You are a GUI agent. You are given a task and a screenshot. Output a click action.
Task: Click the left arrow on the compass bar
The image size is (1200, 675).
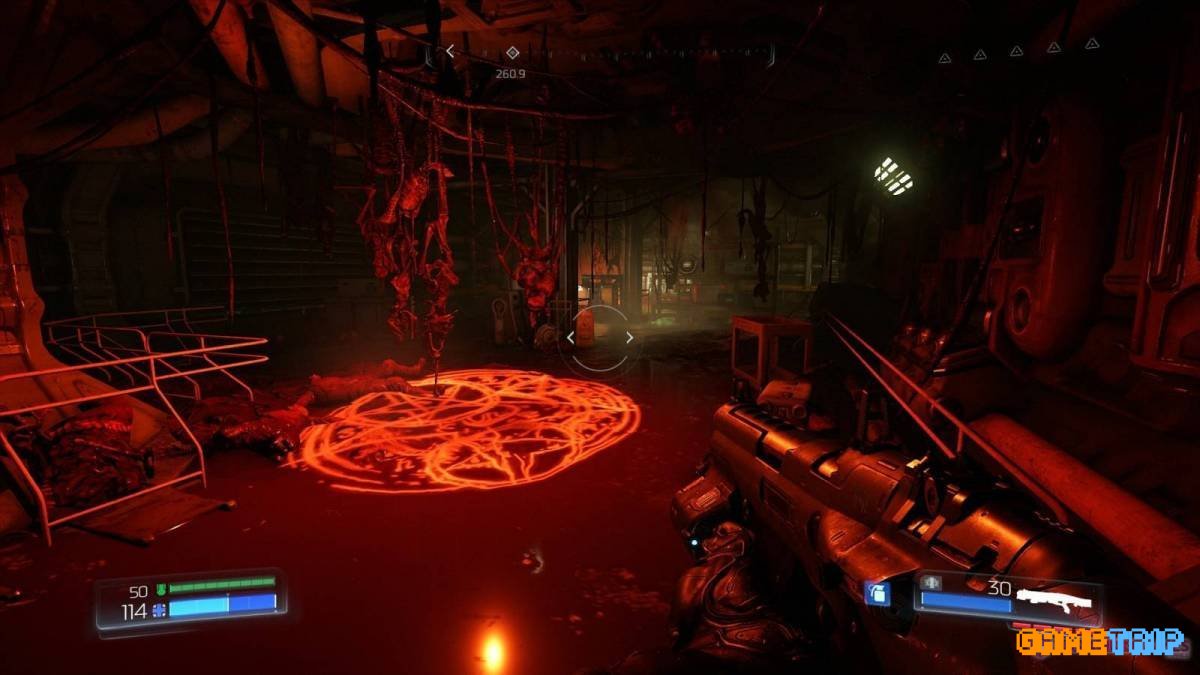pyautogui.click(x=450, y=51)
